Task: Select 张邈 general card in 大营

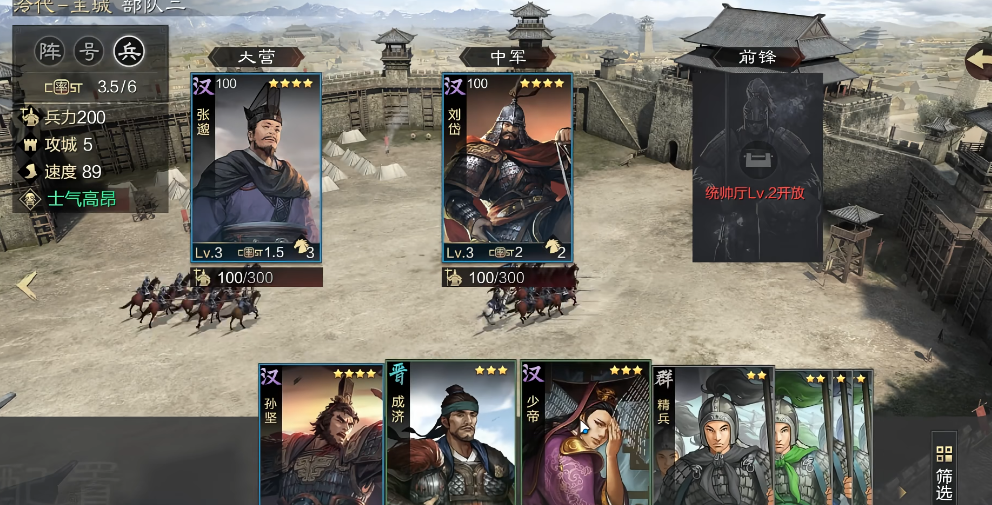Action: click(256, 167)
